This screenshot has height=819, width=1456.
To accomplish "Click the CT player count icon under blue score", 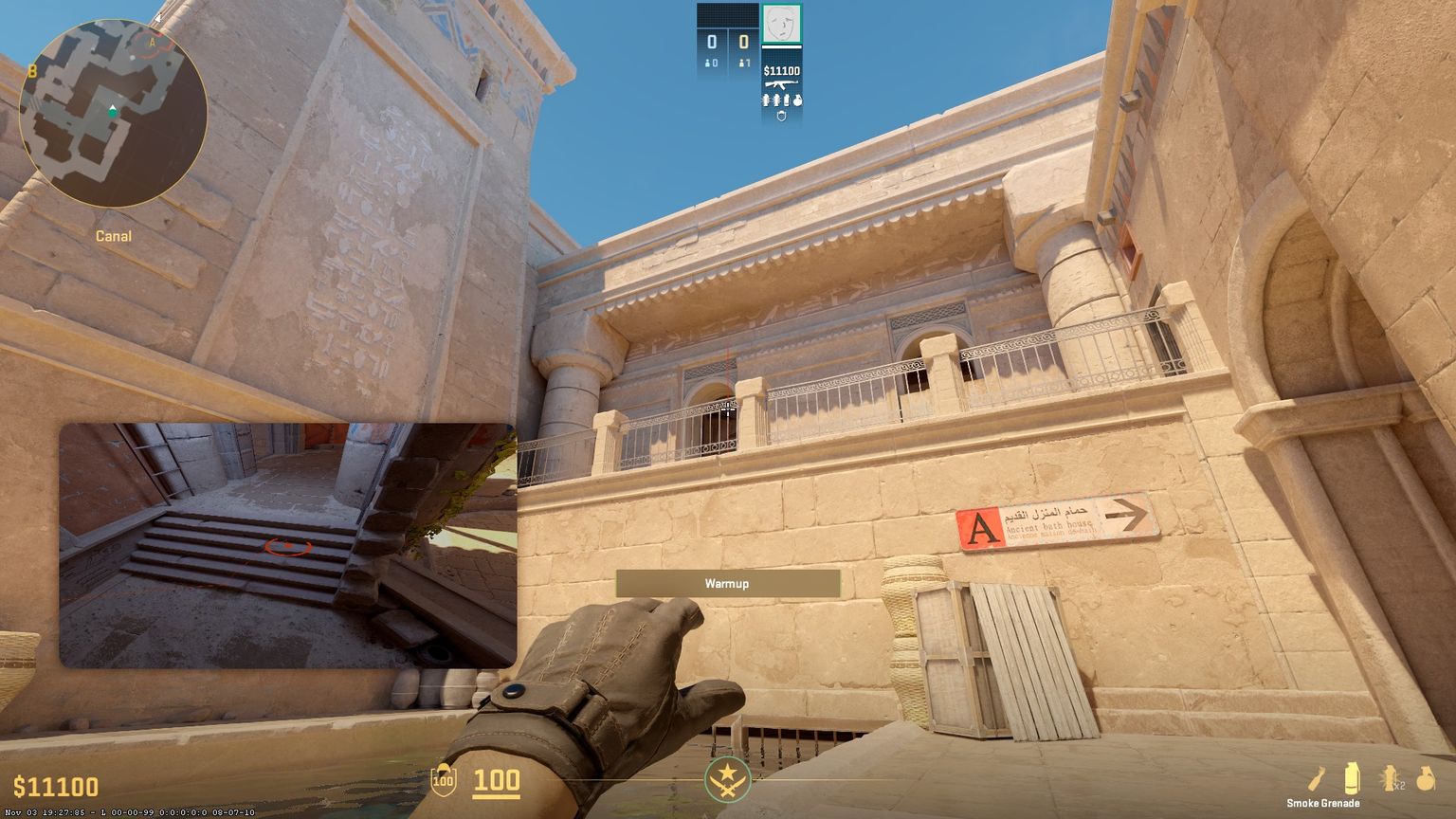I will (x=709, y=63).
